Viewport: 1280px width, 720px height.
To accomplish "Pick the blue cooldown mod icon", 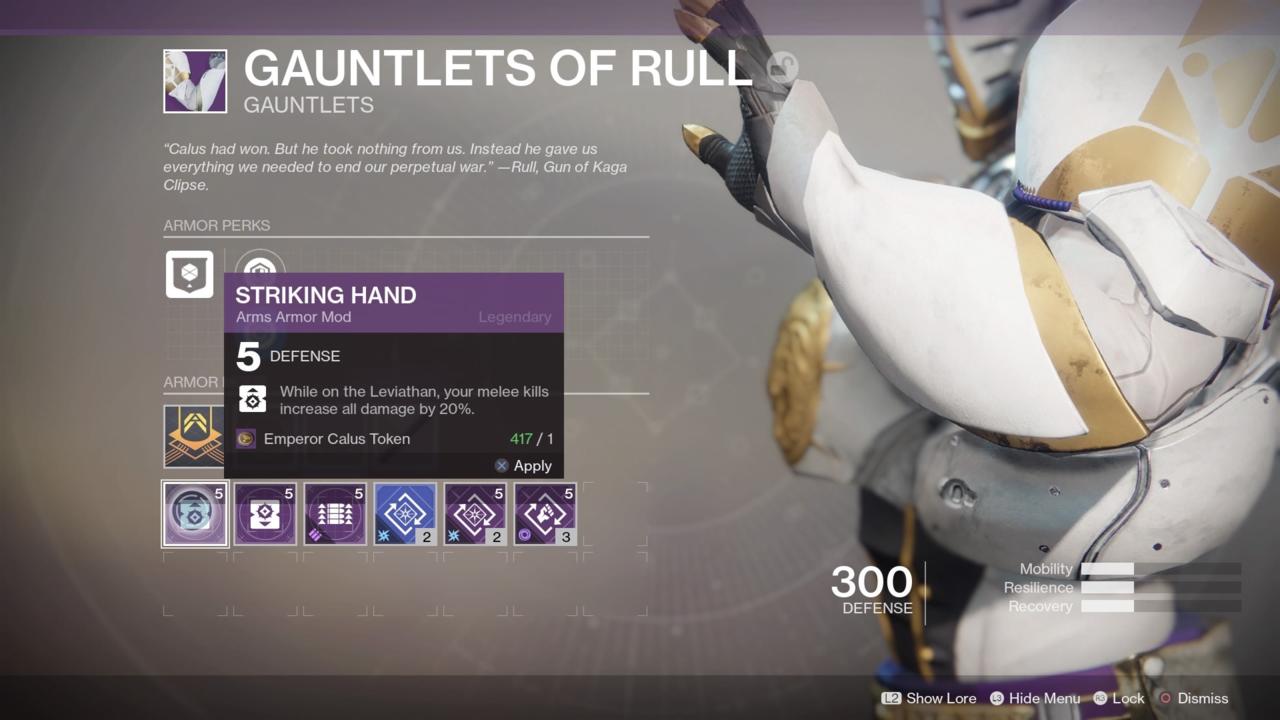I will pyautogui.click(x=405, y=514).
